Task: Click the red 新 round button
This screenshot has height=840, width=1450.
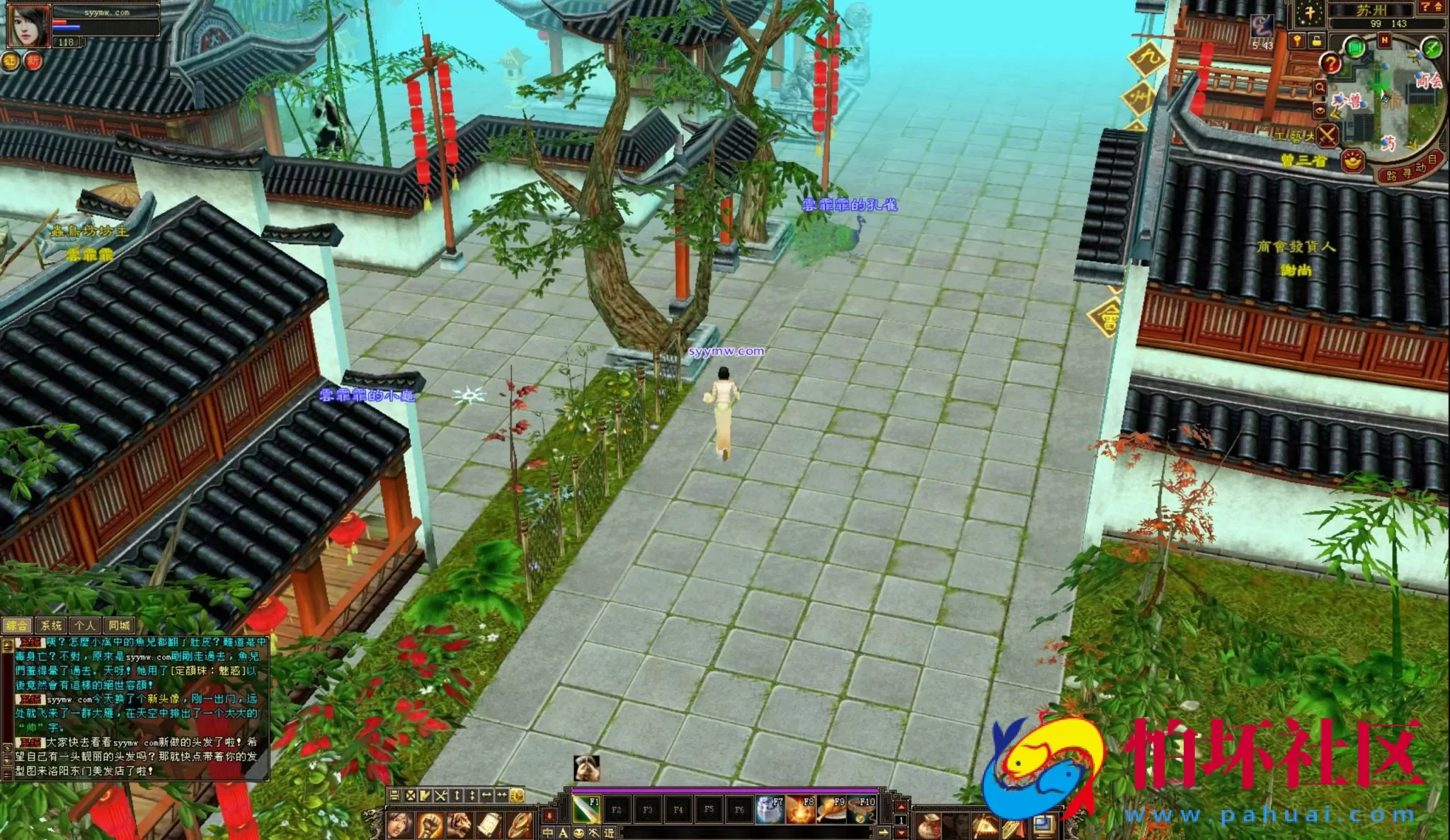Action: click(x=33, y=62)
